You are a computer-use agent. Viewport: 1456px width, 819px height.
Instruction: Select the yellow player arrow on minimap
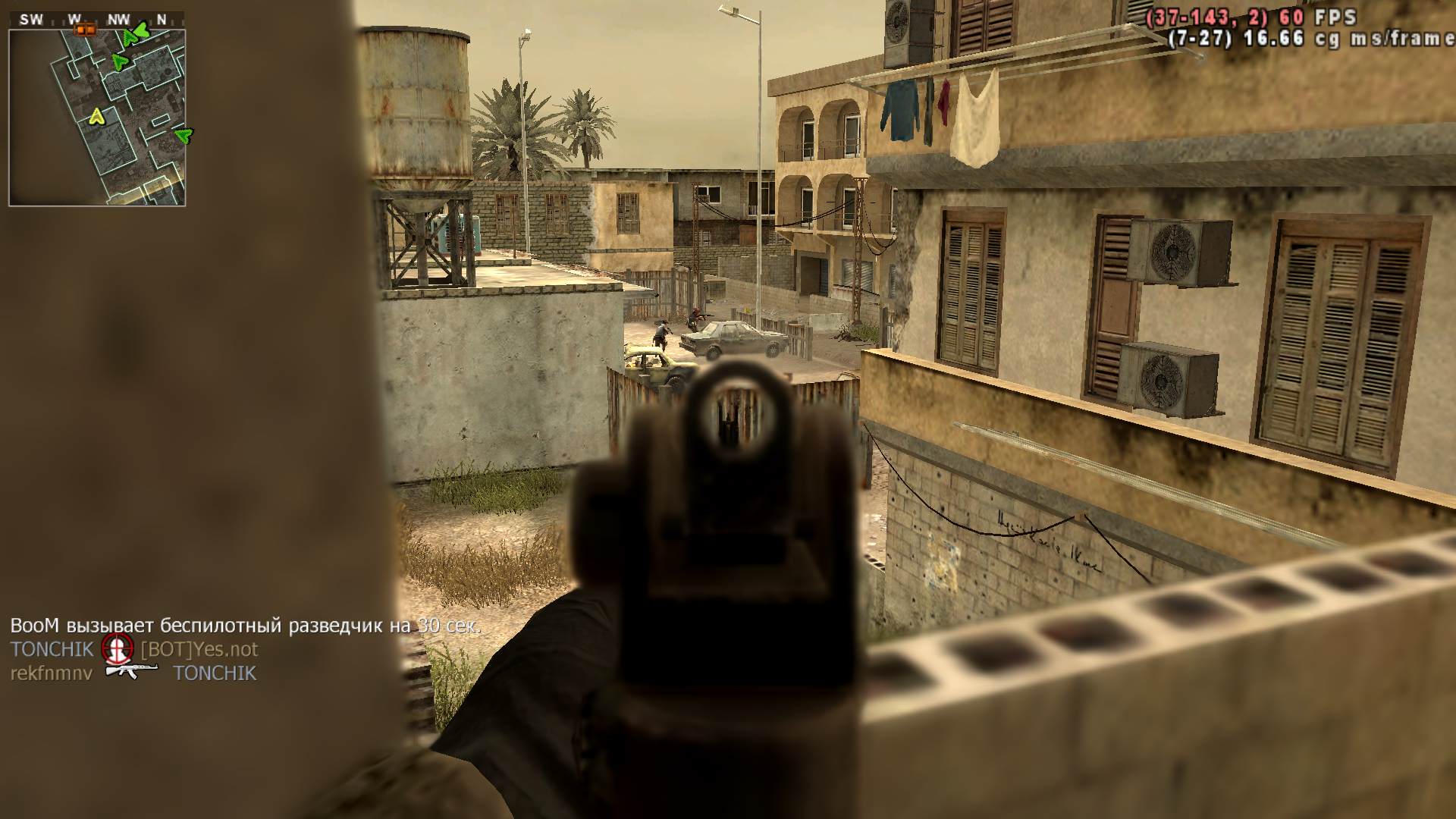[x=96, y=117]
